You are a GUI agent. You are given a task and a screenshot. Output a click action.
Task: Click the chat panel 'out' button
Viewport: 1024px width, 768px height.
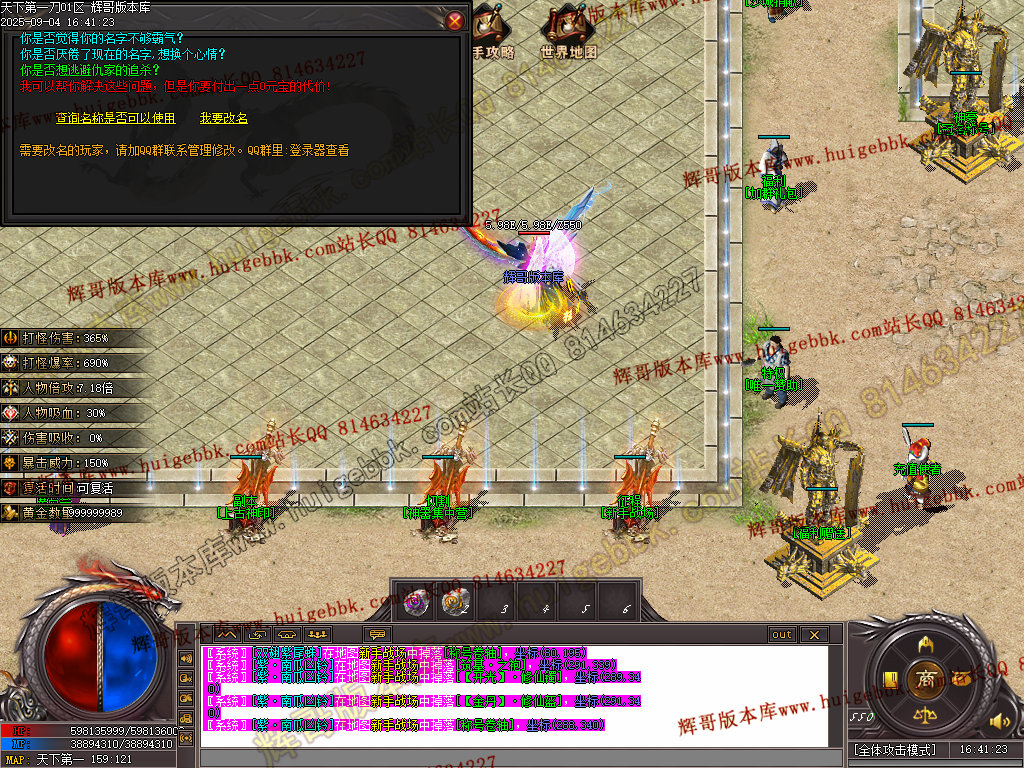(781, 635)
